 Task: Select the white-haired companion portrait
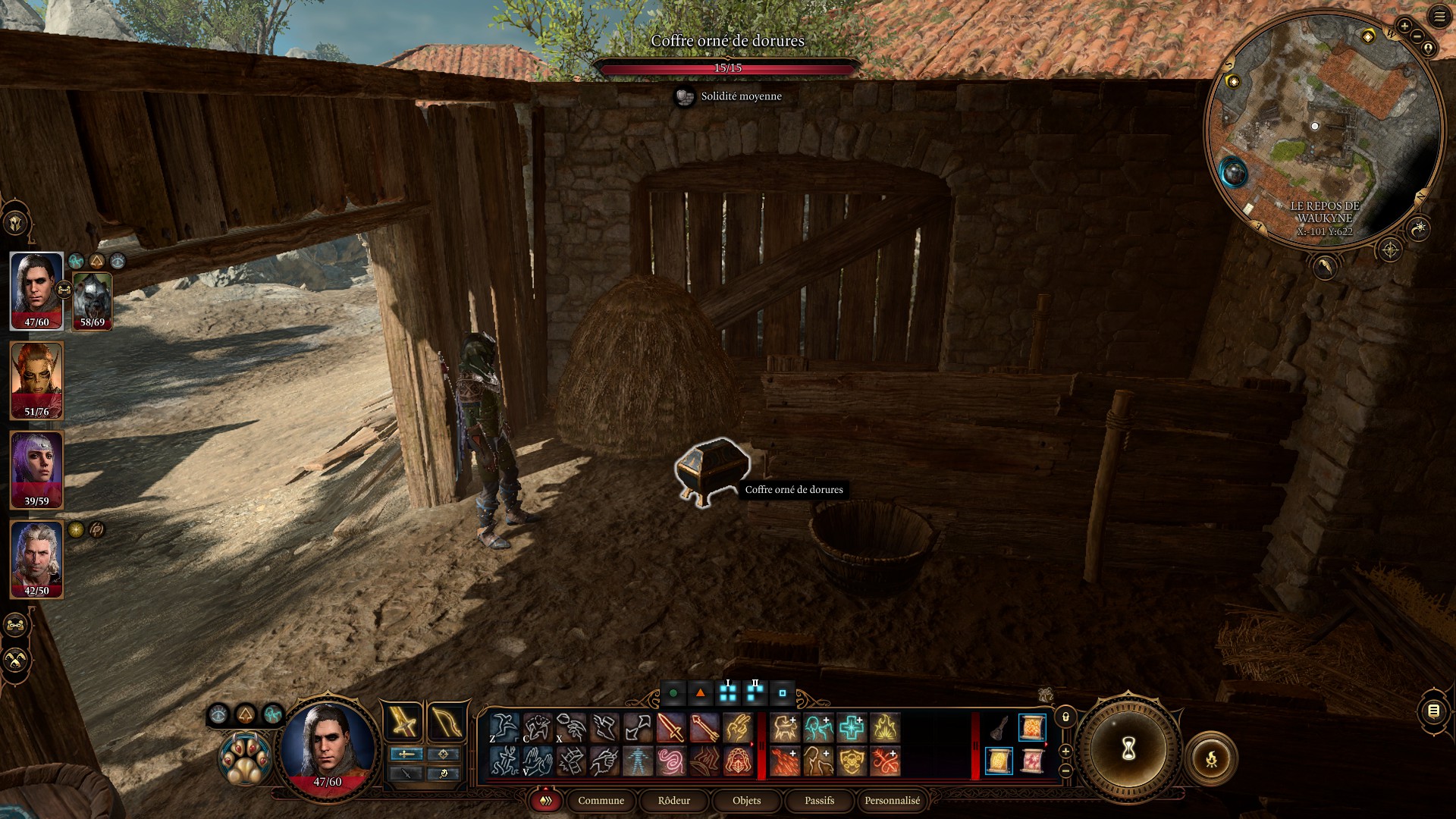[x=36, y=558]
